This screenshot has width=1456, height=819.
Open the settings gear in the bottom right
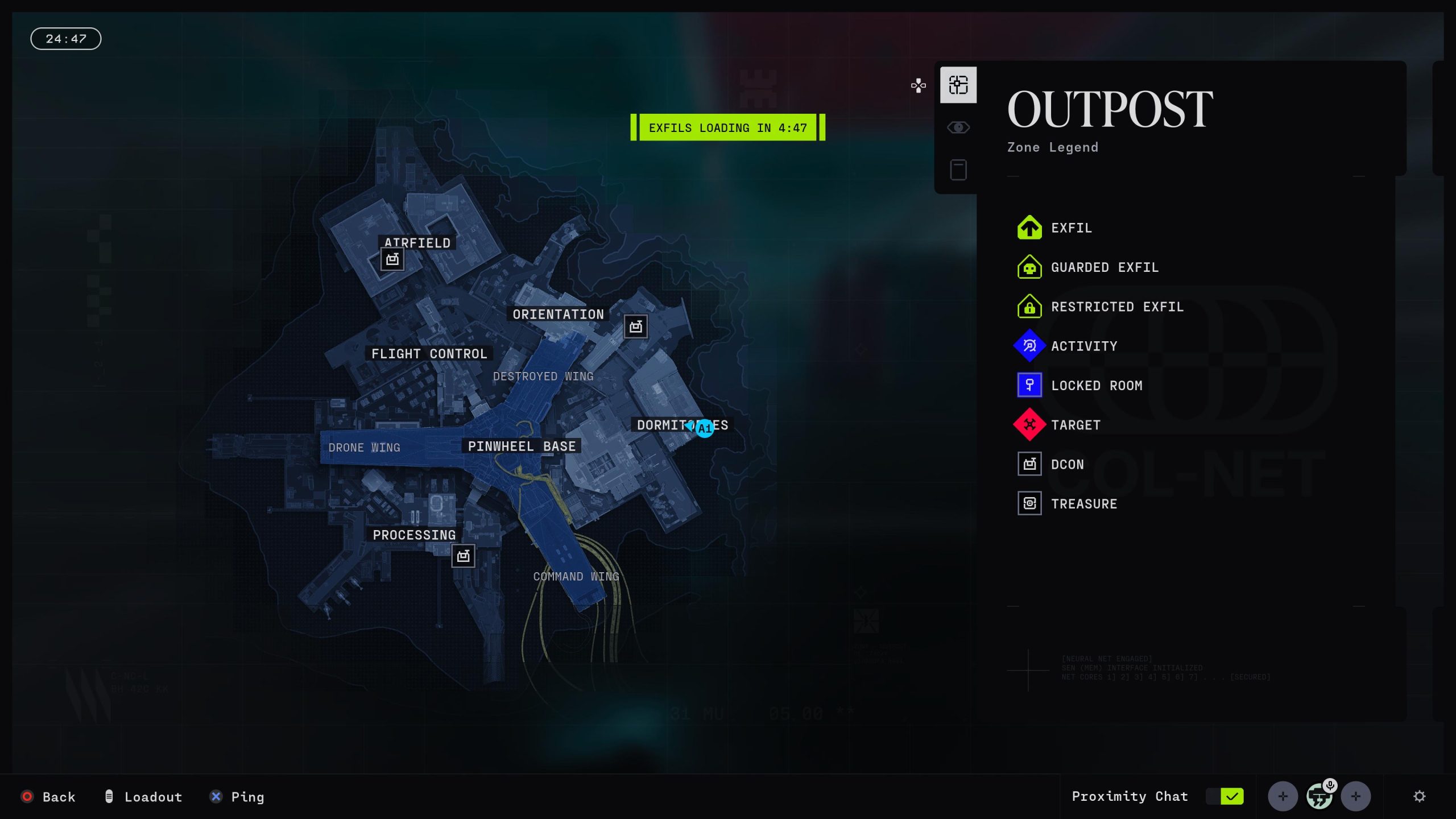click(1421, 796)
